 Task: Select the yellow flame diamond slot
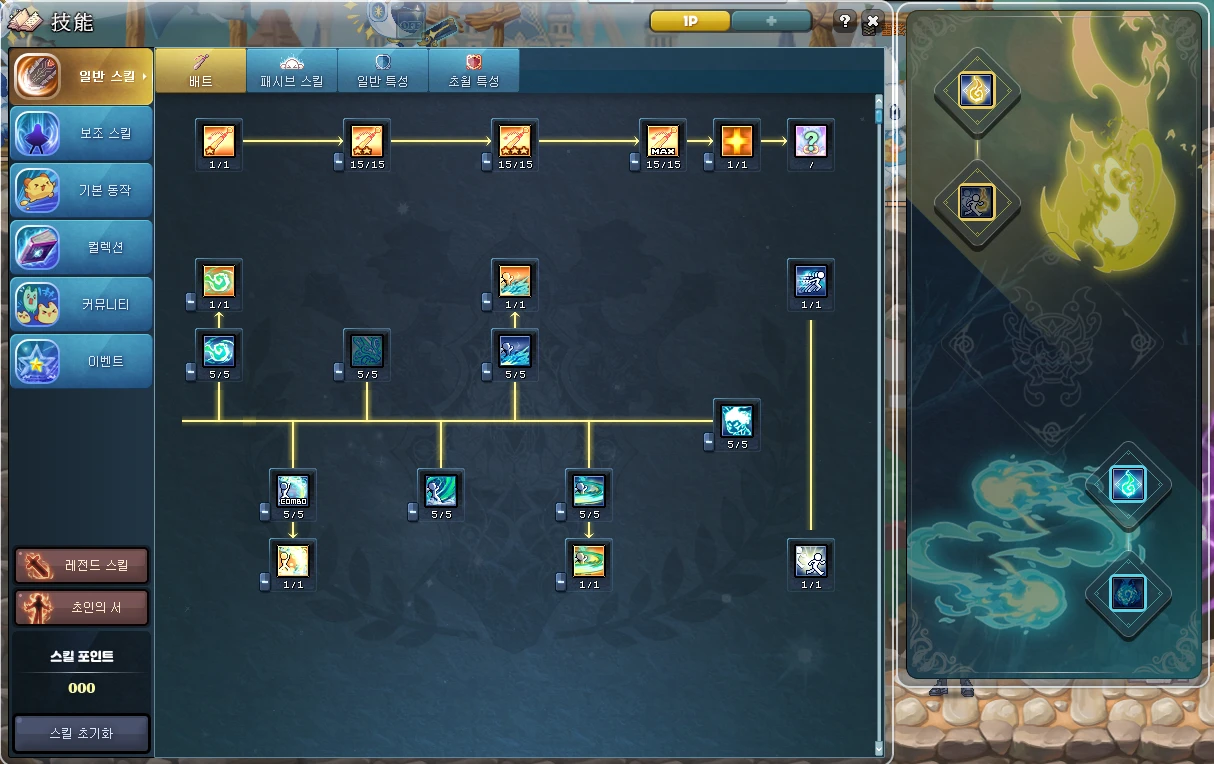click(x=976, y=92)
